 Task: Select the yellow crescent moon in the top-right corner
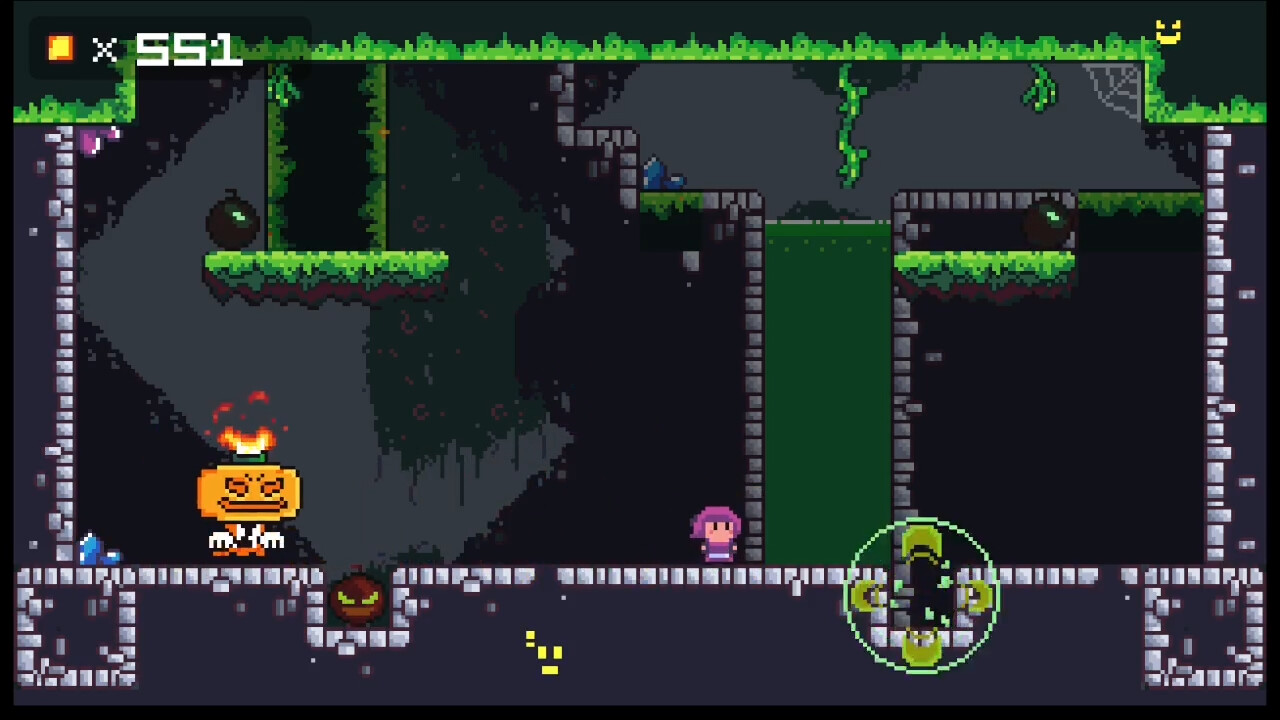coord(1168,33)
